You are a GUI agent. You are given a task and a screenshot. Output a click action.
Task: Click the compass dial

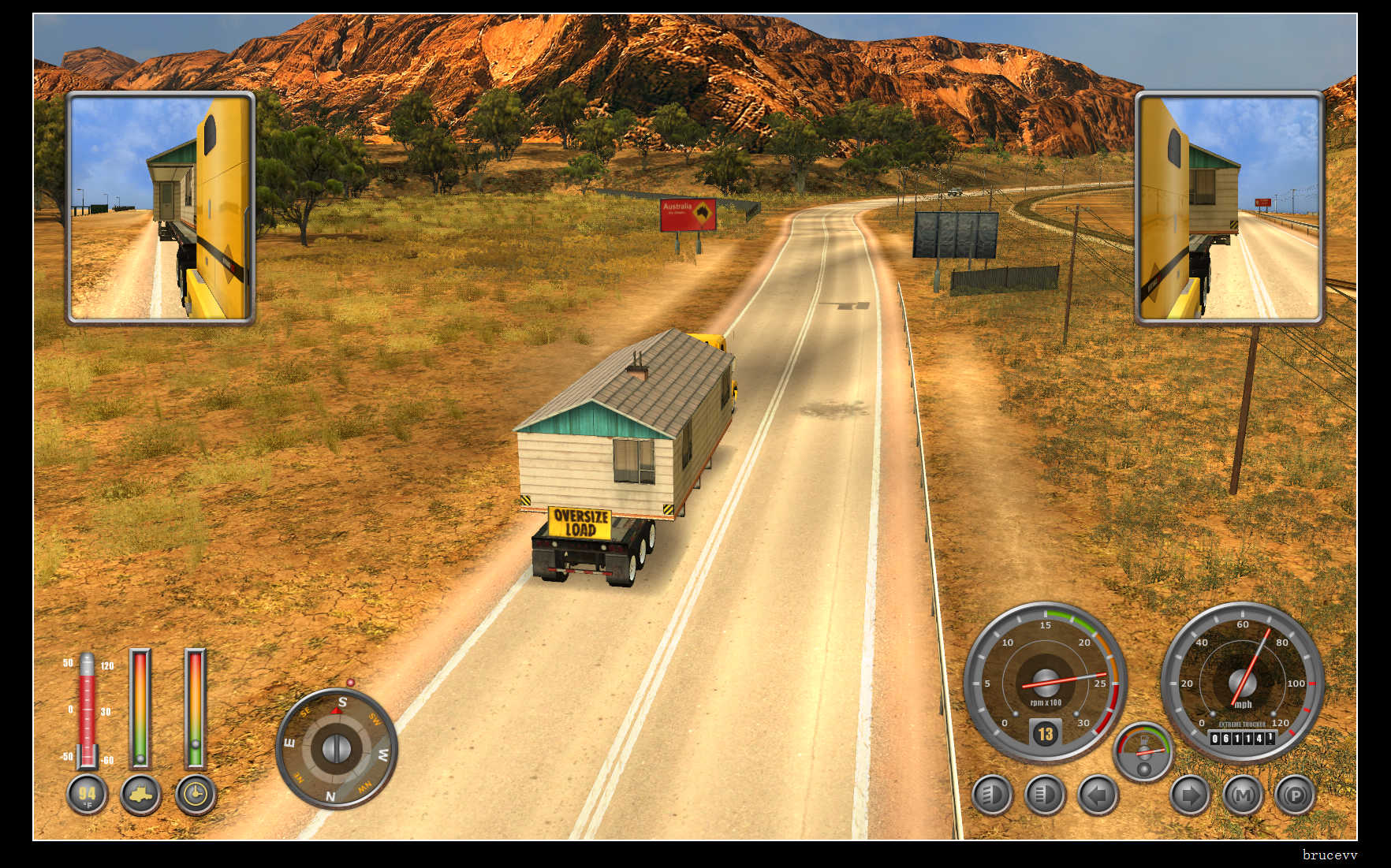(337, 748)
